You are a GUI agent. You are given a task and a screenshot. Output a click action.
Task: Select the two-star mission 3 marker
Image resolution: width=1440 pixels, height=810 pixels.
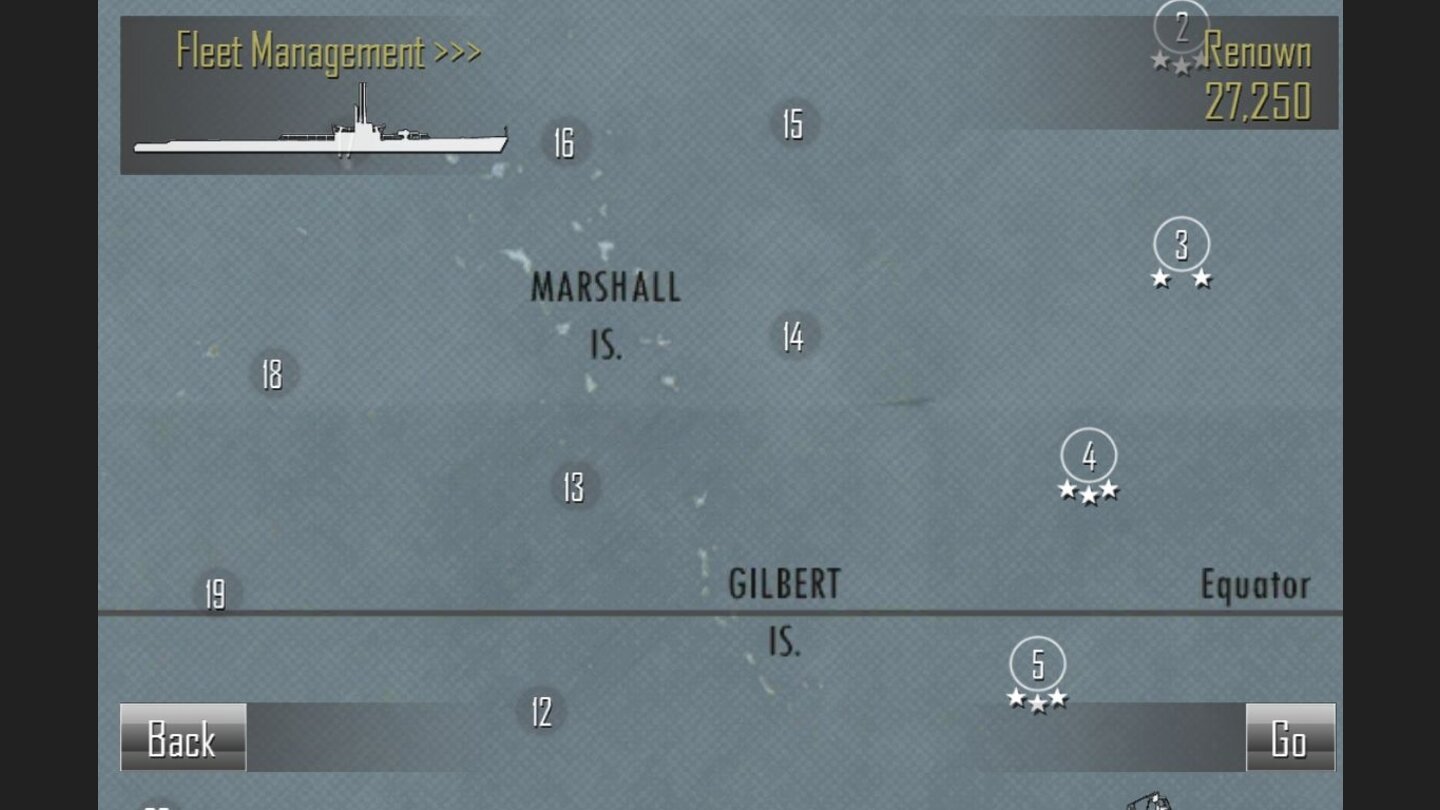coord(1180,243)
